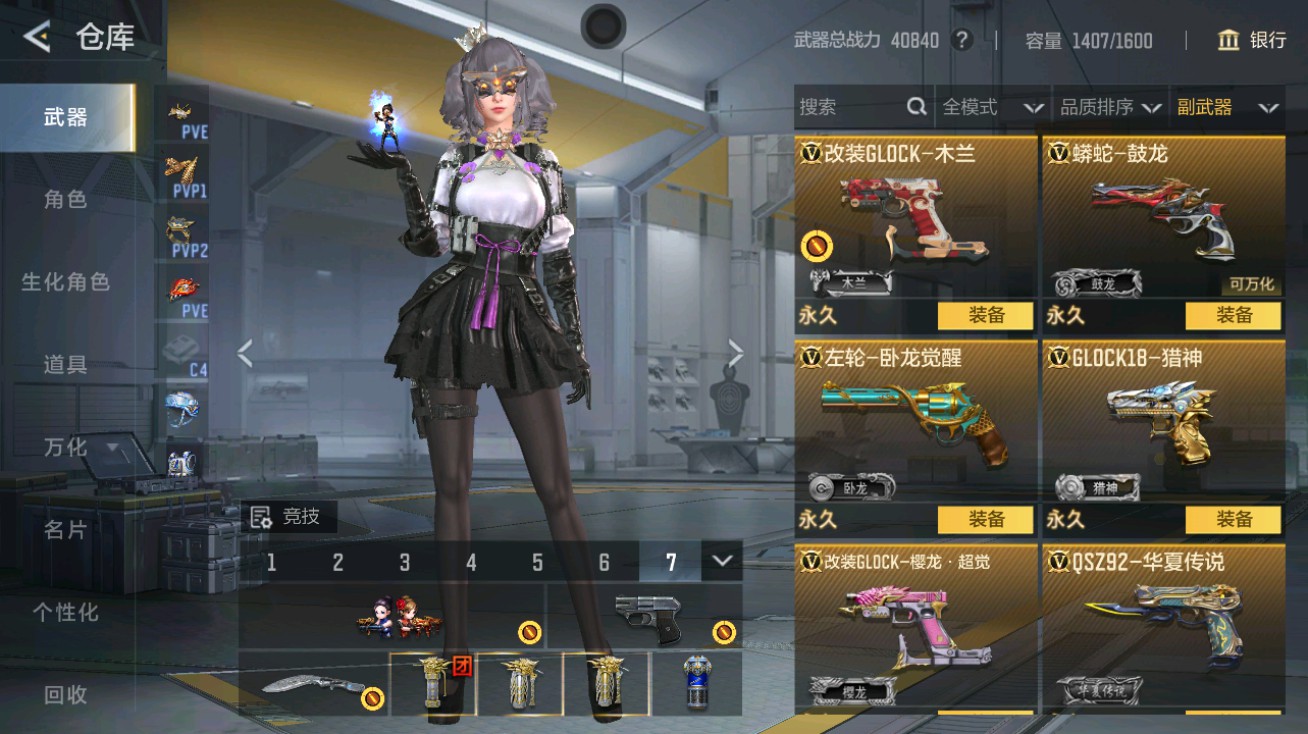Switch to the 角色 character tab
The height and width of the screenshot is (734, 1308).
pyautogui.click(x=65, y=199)
